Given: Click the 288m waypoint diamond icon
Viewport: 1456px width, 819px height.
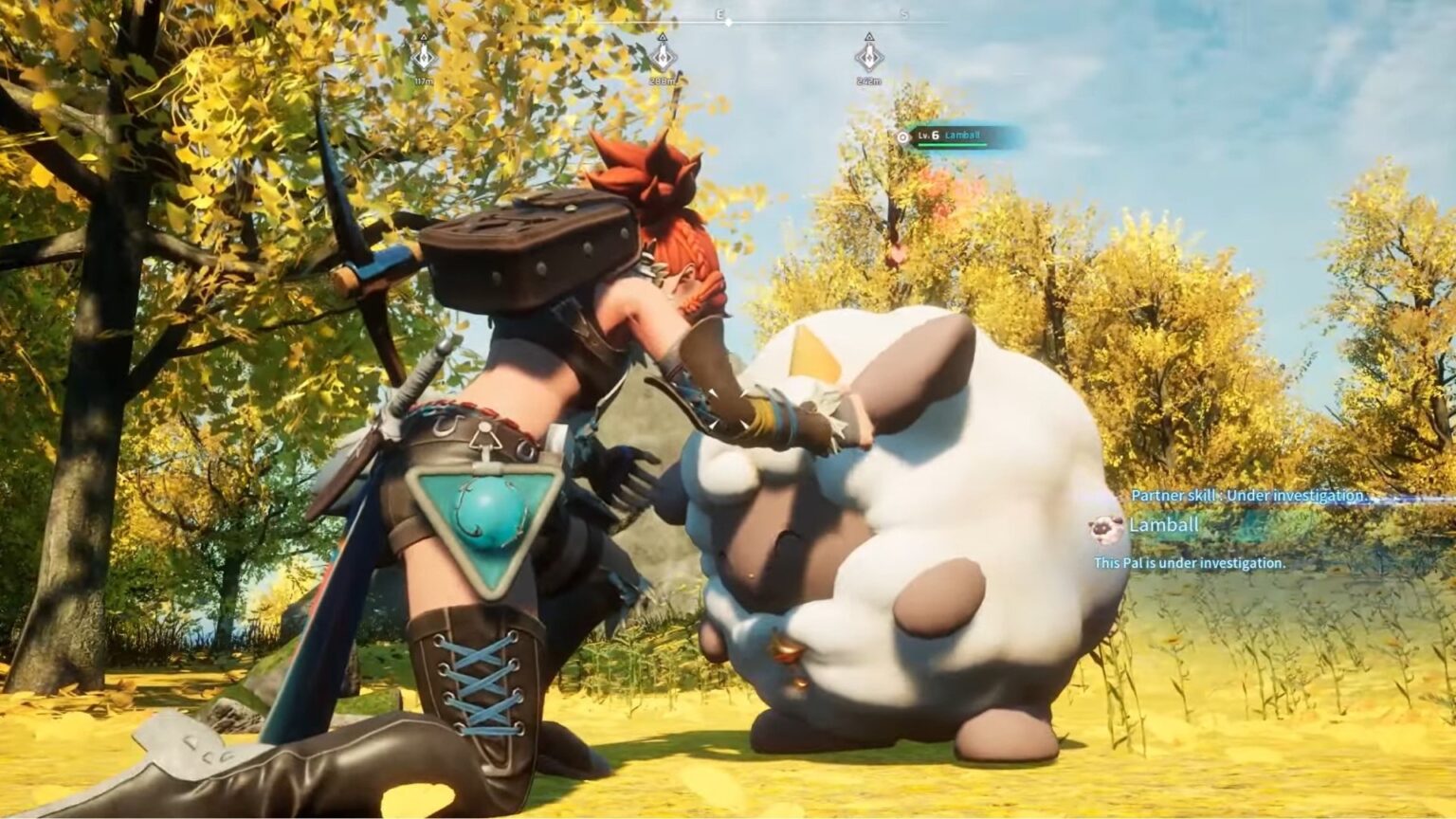Looking at the screenshot, I should pos(664,58).
